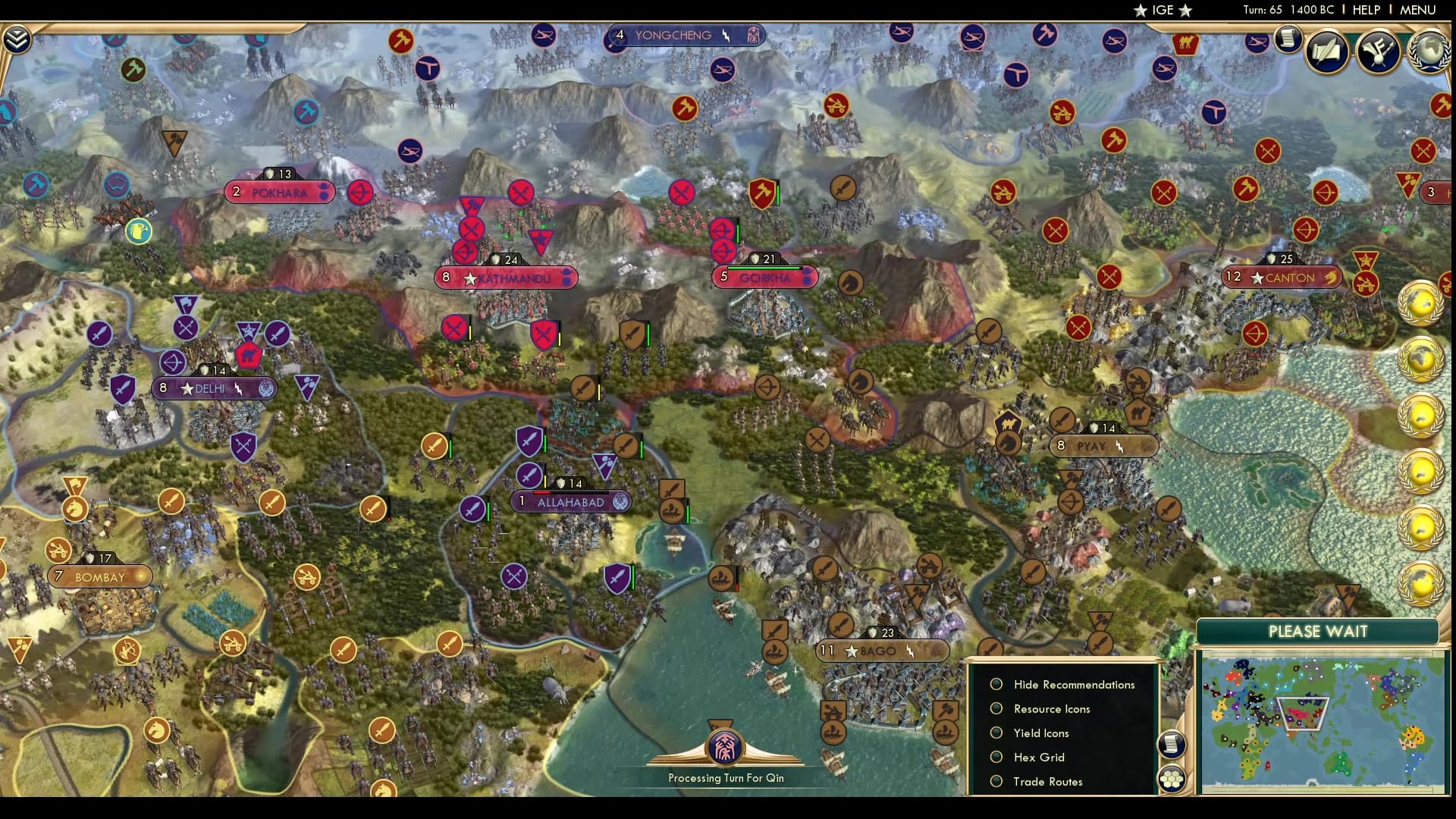Enable Yield Icons overlay
The width and height of the screenshot is (1456, 819).
pos(996,733)
